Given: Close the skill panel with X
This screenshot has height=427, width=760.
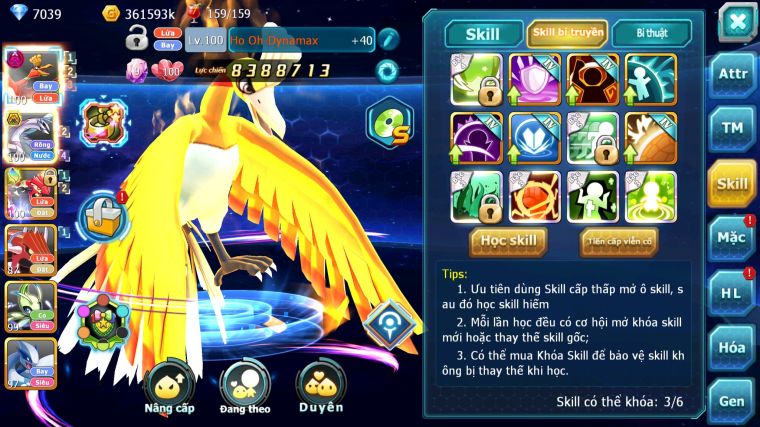Looking at the screenshot, I should (737, 21).
